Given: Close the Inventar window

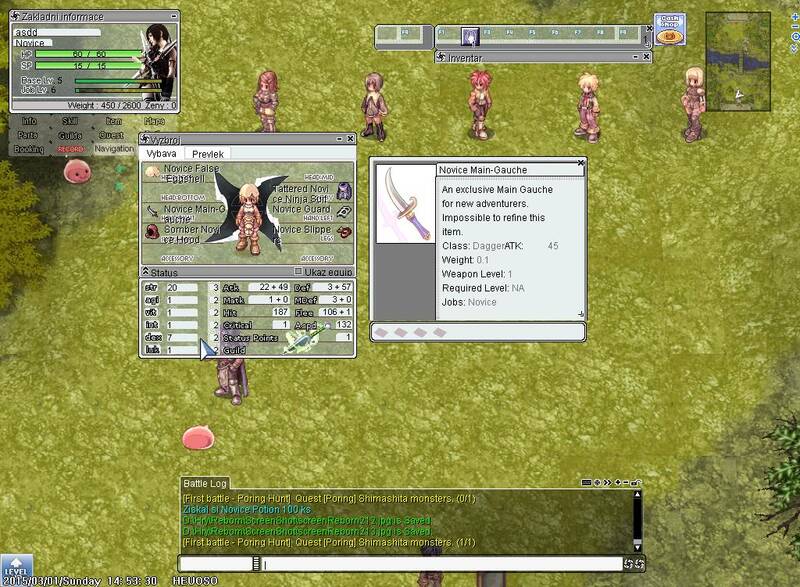Looking at the screenshot, I should click(647, 57).
